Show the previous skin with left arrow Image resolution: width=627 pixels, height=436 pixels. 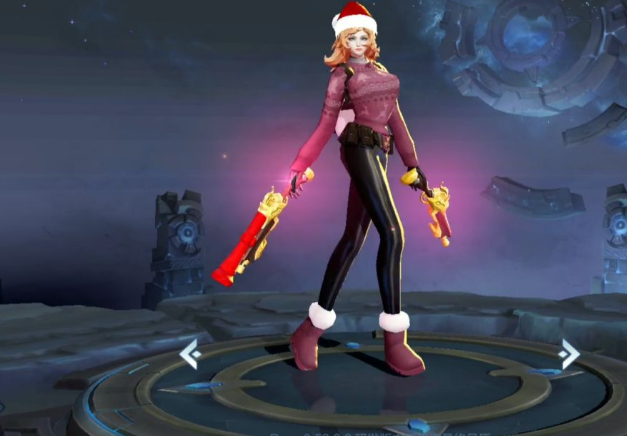(x=189, y=352)
